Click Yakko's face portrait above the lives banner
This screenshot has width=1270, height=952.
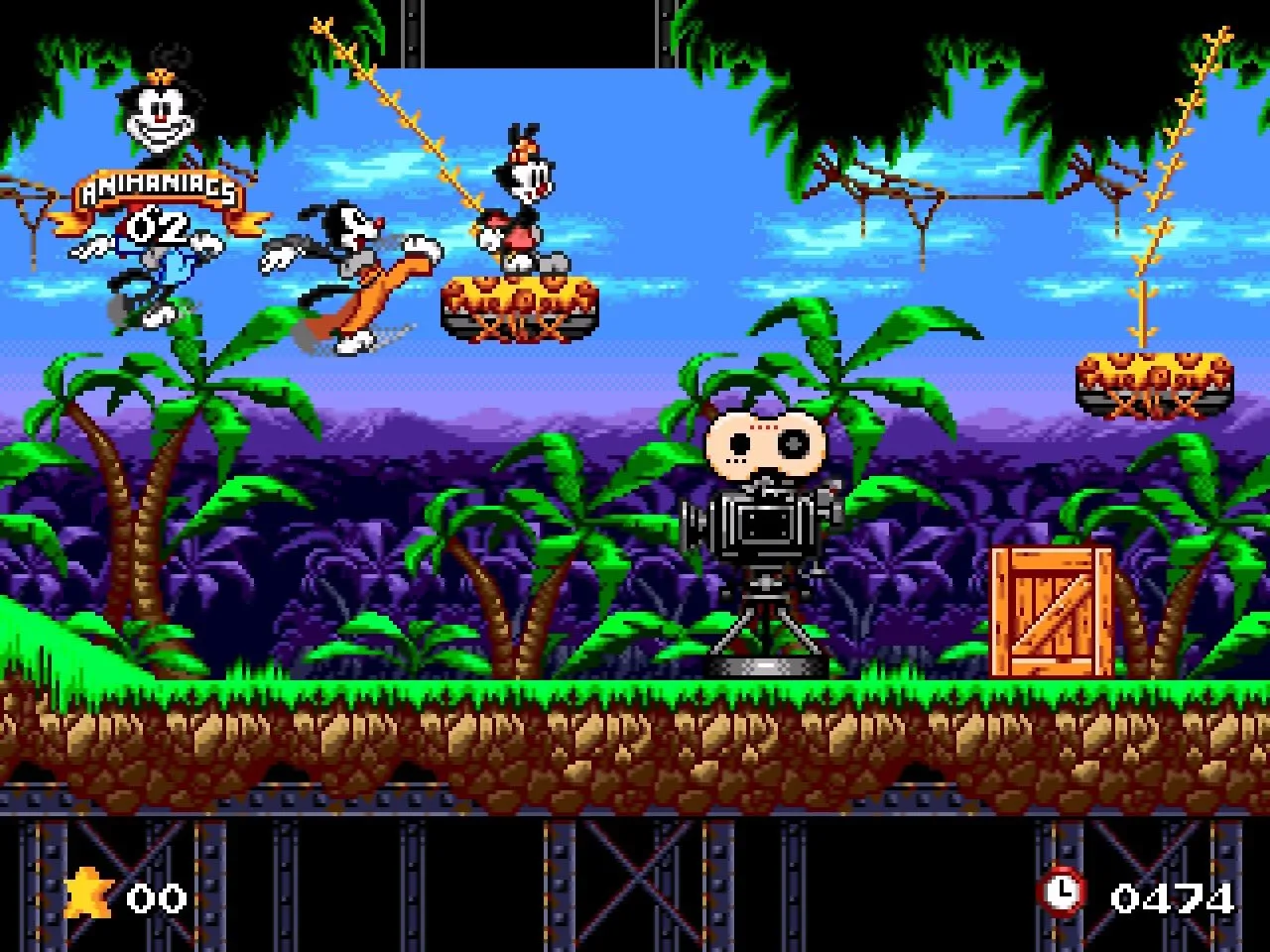pyautogui.click(x=160, y=112)
